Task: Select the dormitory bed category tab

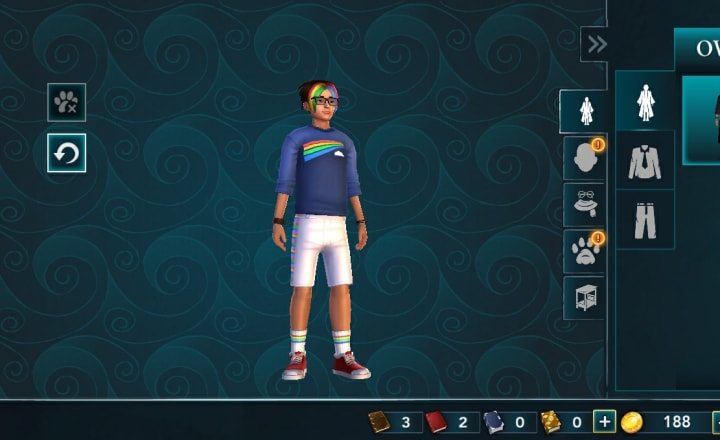Action: click(x=583, y=297)
